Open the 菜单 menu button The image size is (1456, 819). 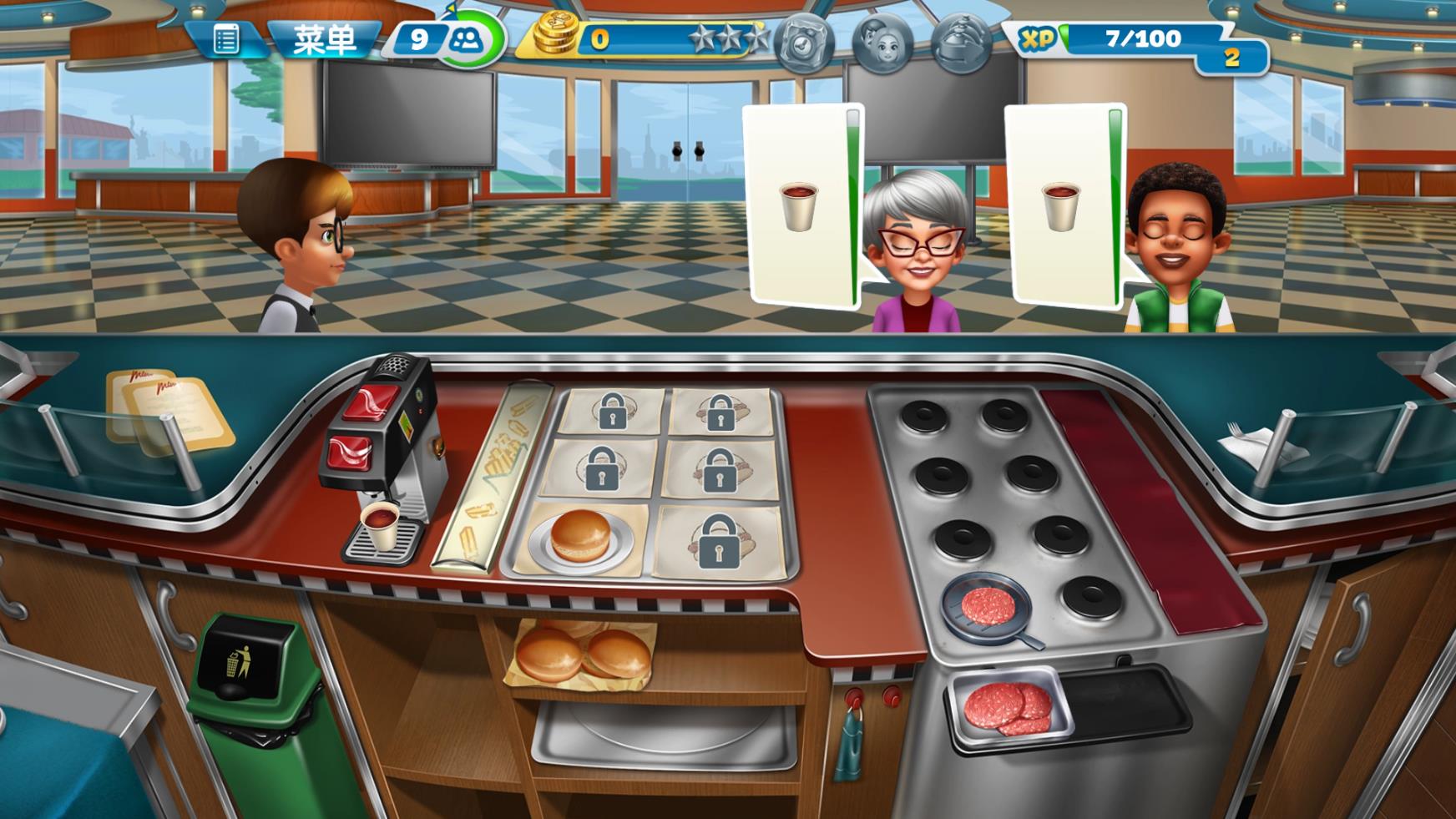325,39
